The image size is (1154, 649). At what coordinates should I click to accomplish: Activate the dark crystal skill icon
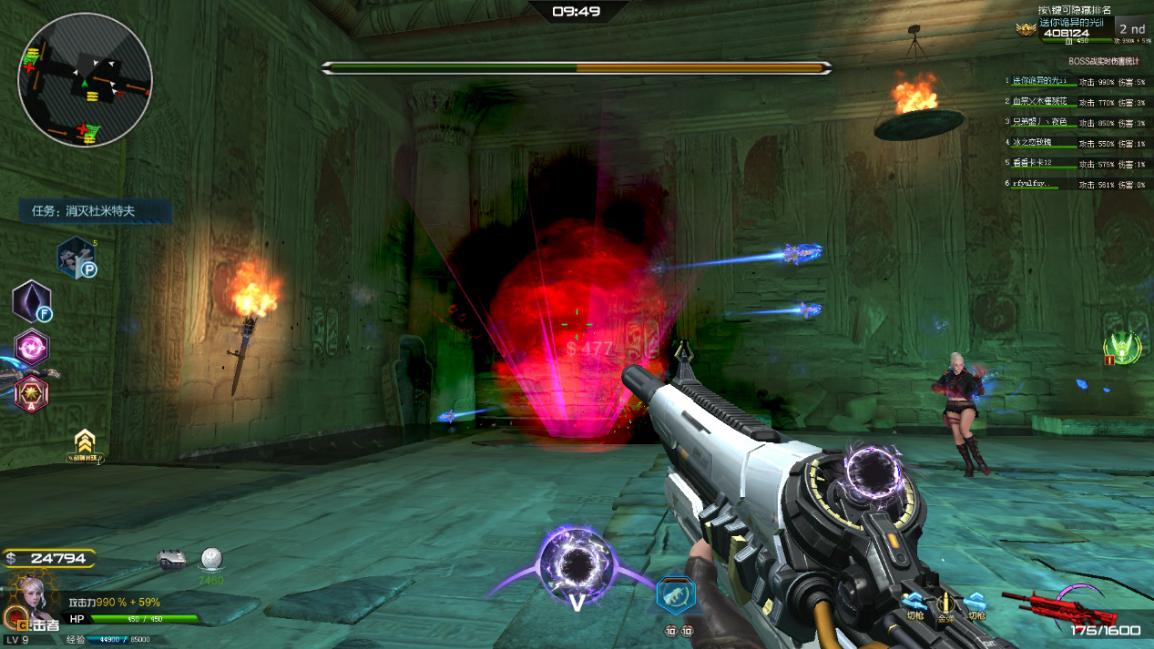[x=31, y=301]
